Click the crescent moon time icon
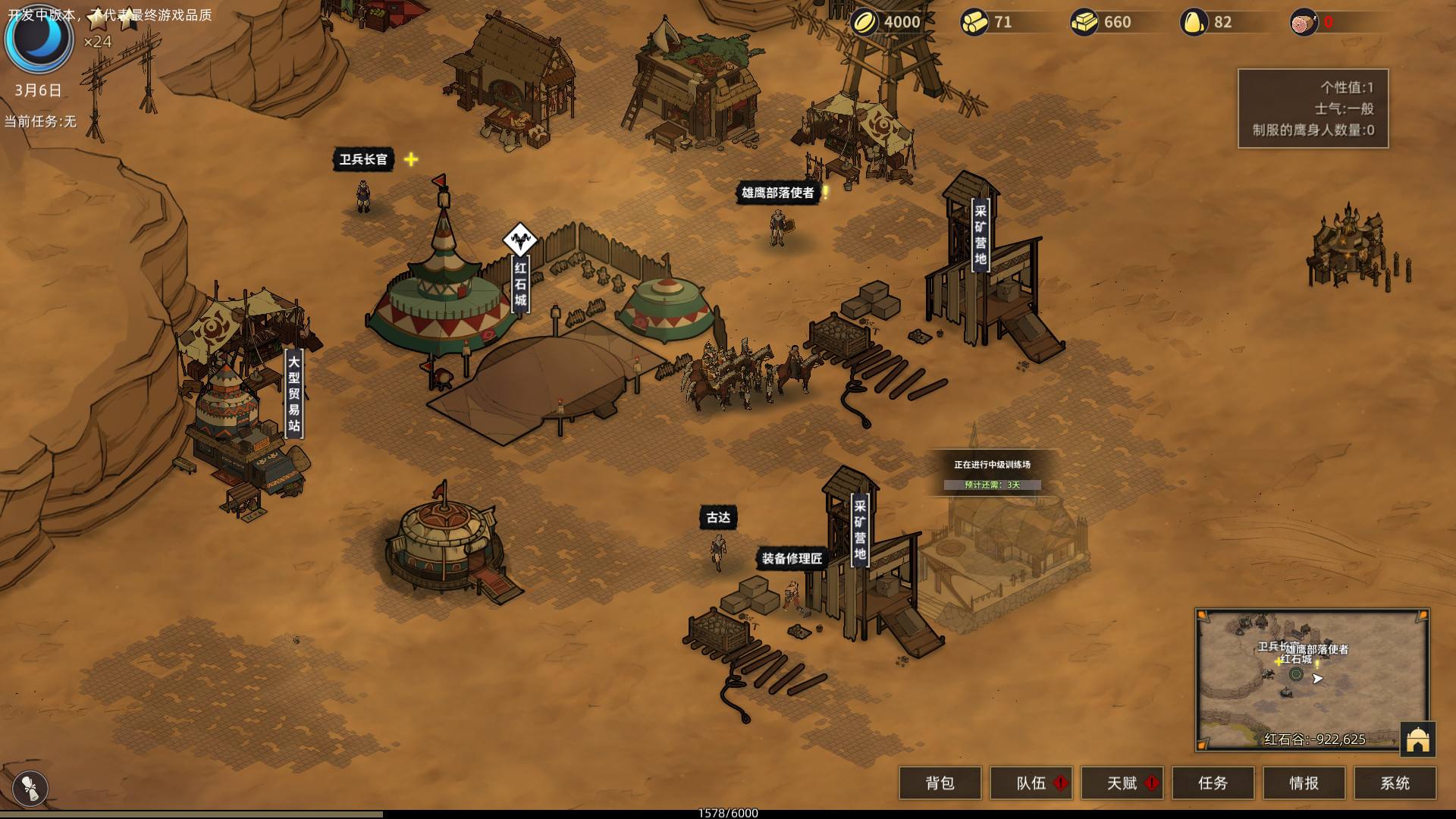The image size is (1456, 819). pos(38,39)
